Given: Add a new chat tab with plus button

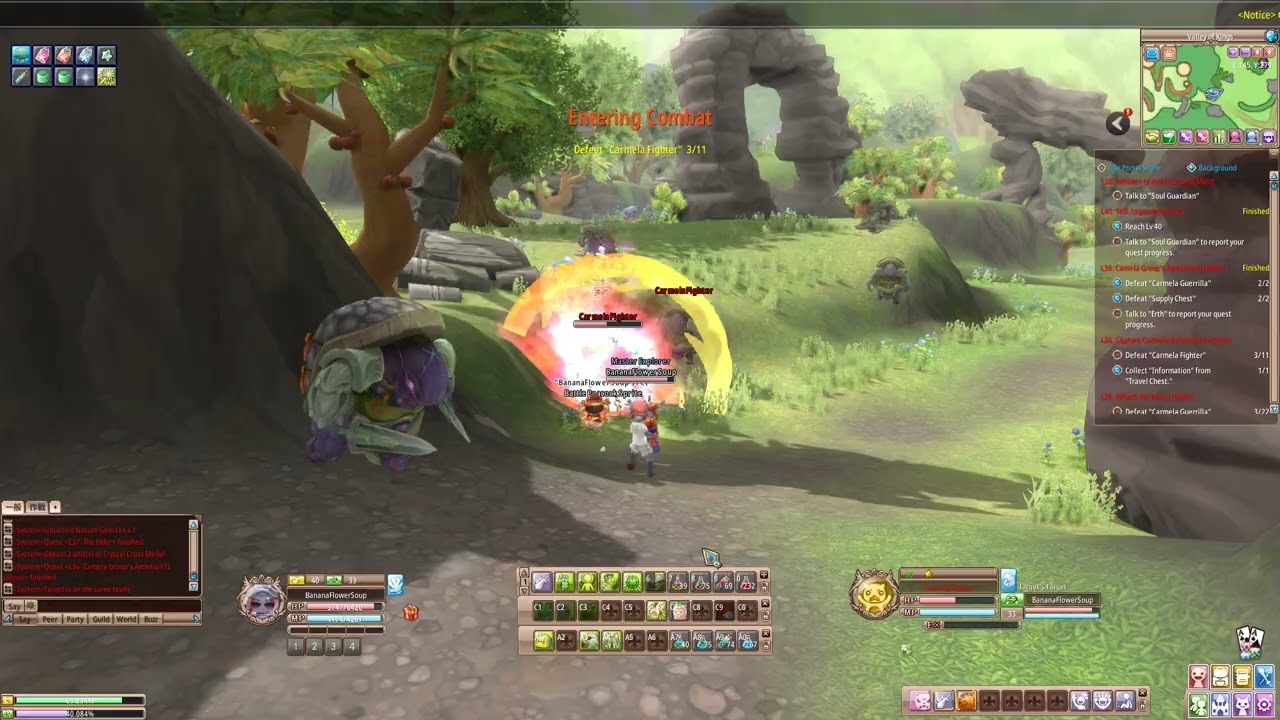Looking at the screenshot, I should tap(55, 507).
